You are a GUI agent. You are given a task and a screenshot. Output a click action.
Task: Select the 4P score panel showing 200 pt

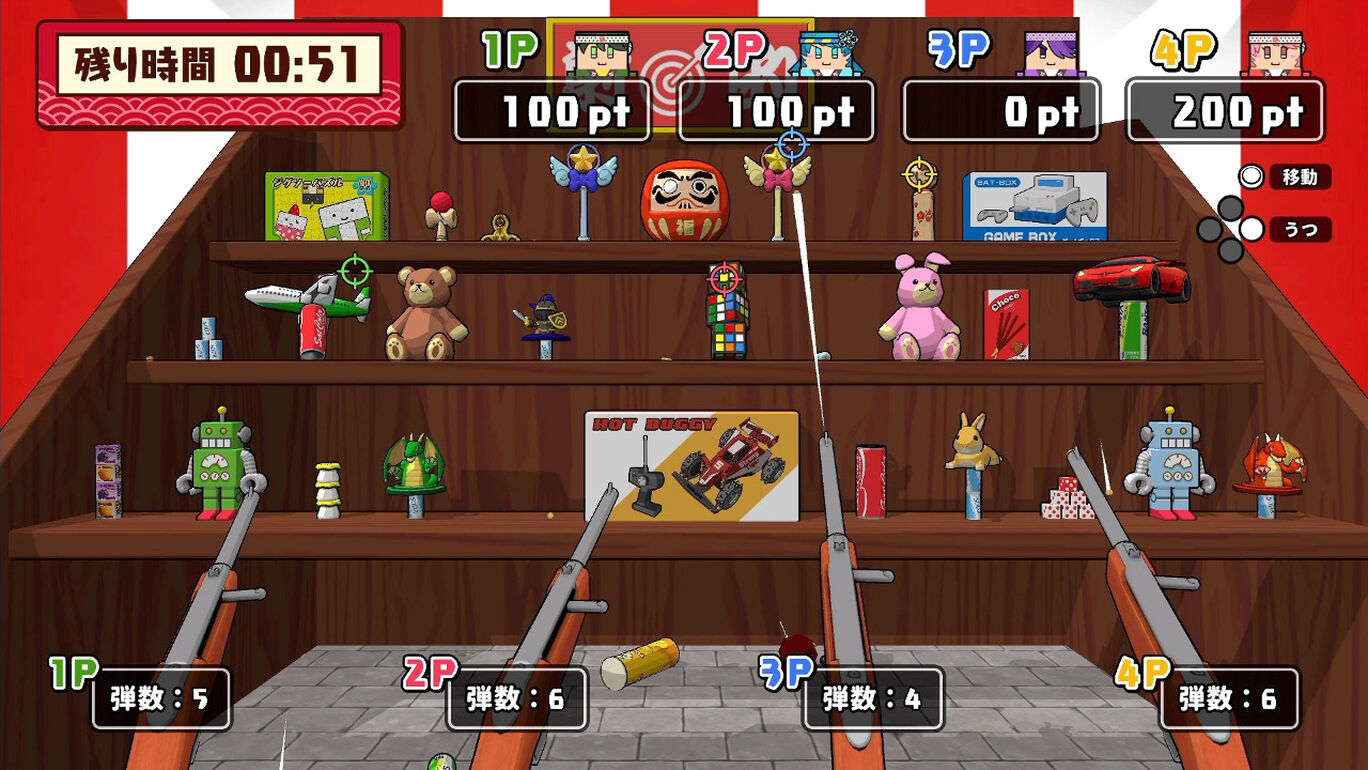1222,112
